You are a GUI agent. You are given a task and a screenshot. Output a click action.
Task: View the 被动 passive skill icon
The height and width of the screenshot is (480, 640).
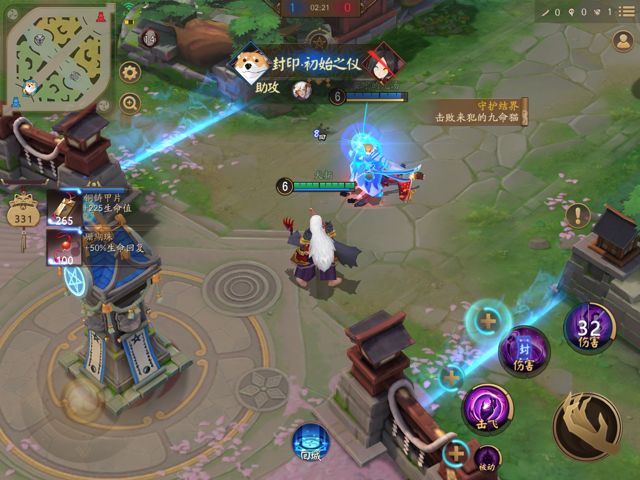487,460
